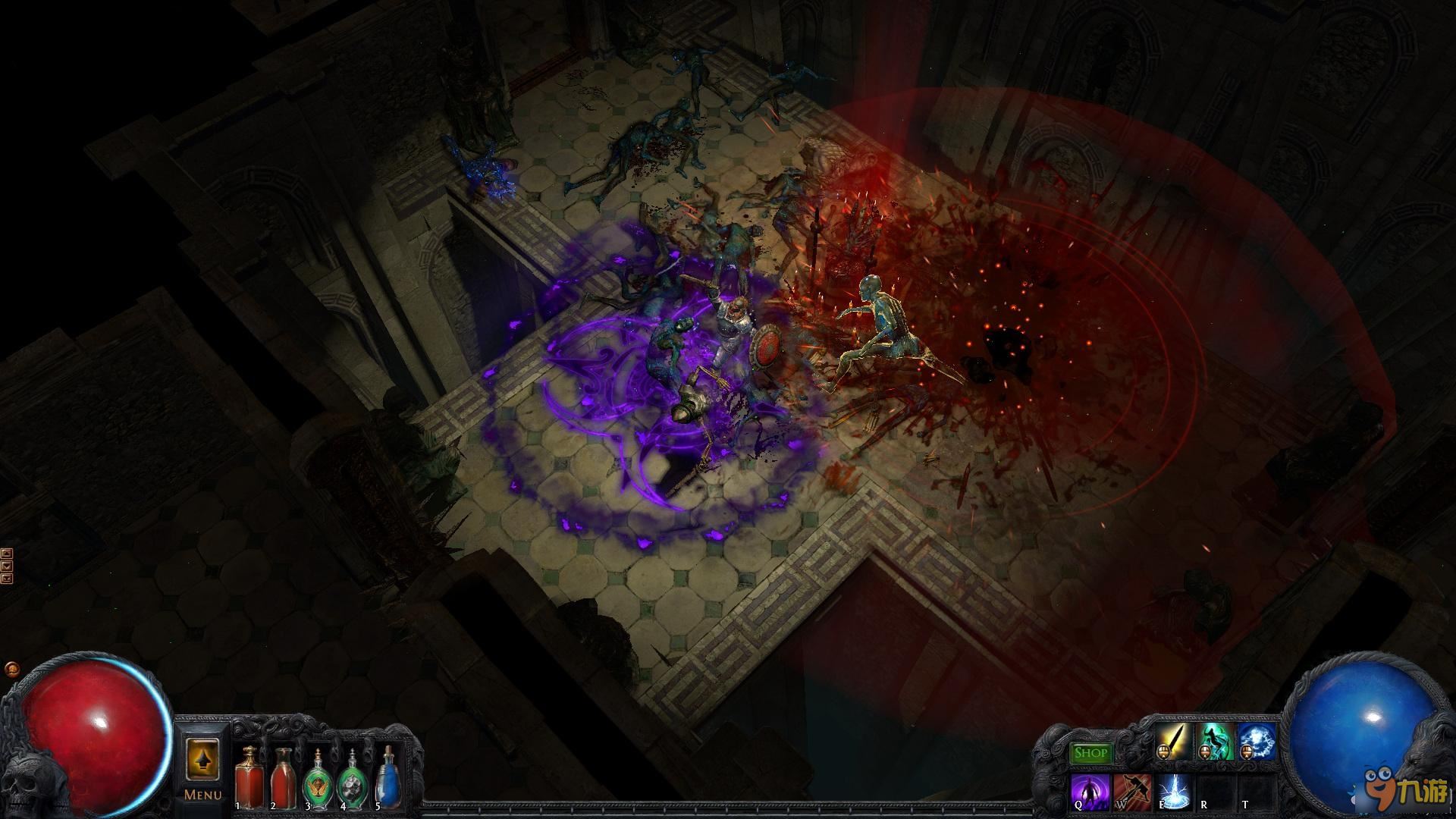This screenshot has height=819, width=1456.
Task: Open the Menu with the arrow button
Action: pyautogui.click(x=202, y=761)
